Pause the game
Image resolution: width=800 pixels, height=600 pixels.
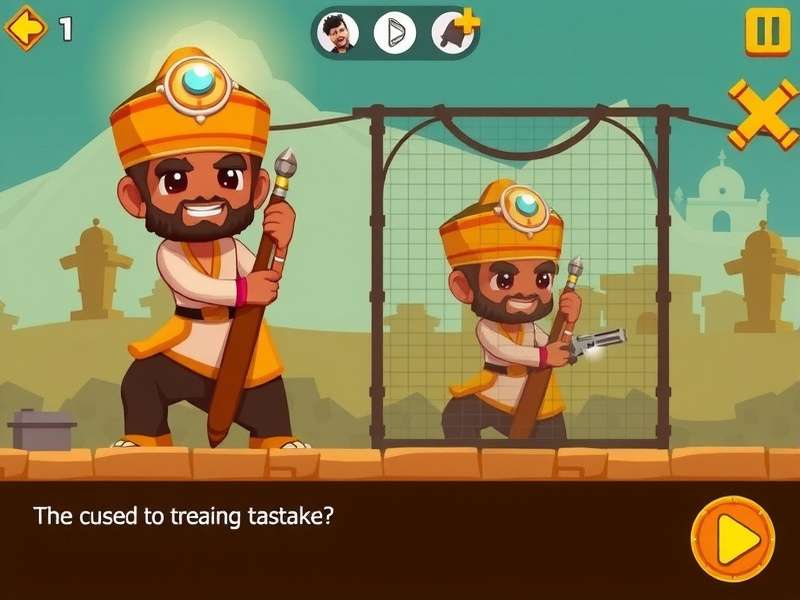click(767, 31)
